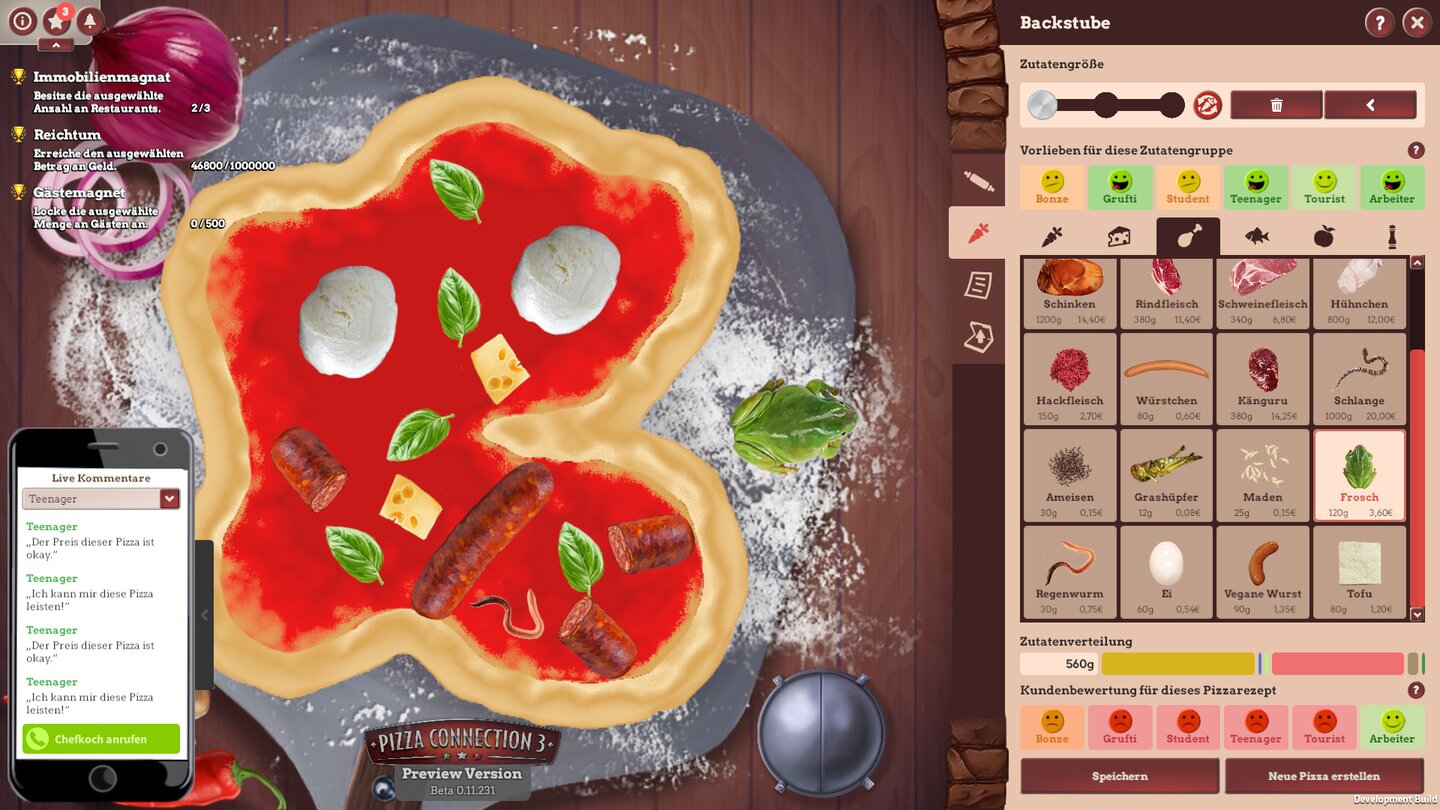Switch to the cheese ingredient category
Viewport: 1440px width, 810px height.
pos(1118,236)
